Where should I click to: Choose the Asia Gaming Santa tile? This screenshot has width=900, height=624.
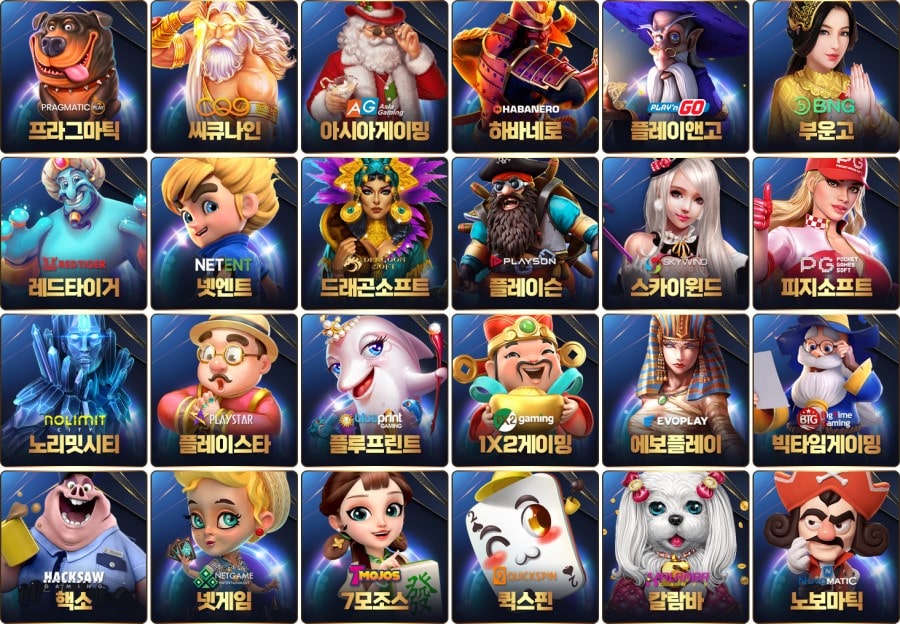point(375,76)
